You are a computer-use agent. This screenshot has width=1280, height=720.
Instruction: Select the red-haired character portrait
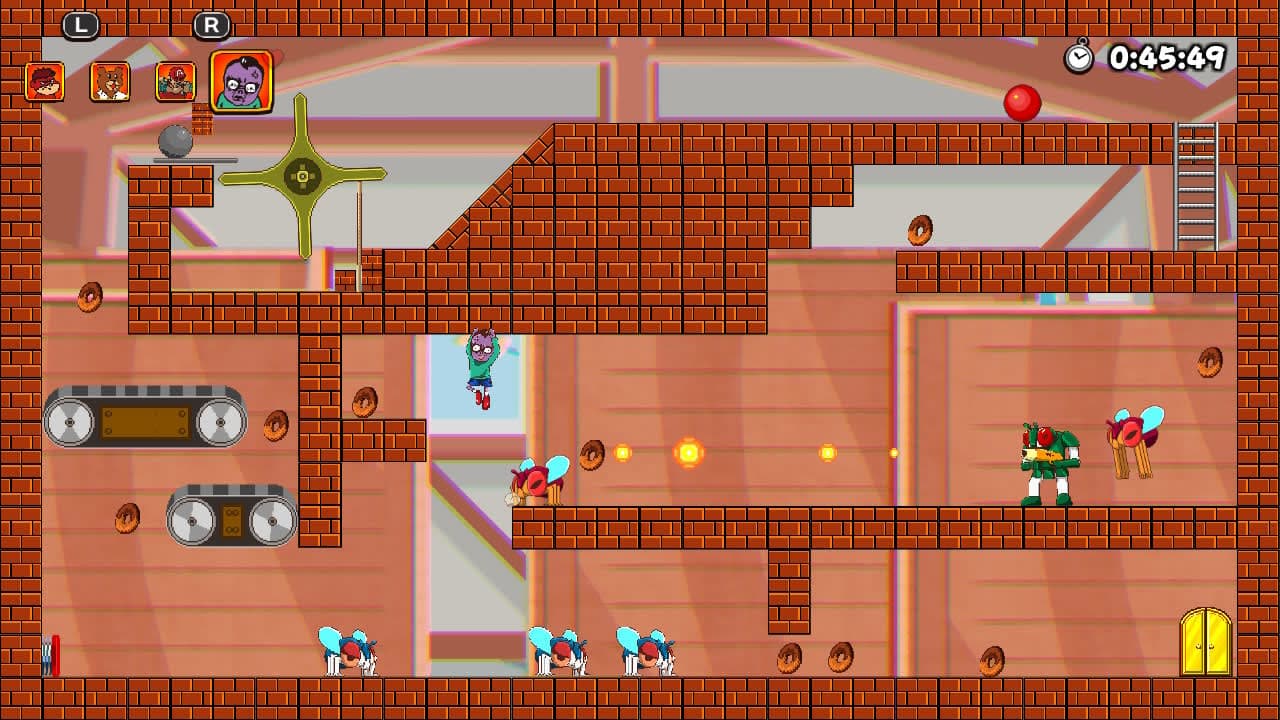[45, 82]
